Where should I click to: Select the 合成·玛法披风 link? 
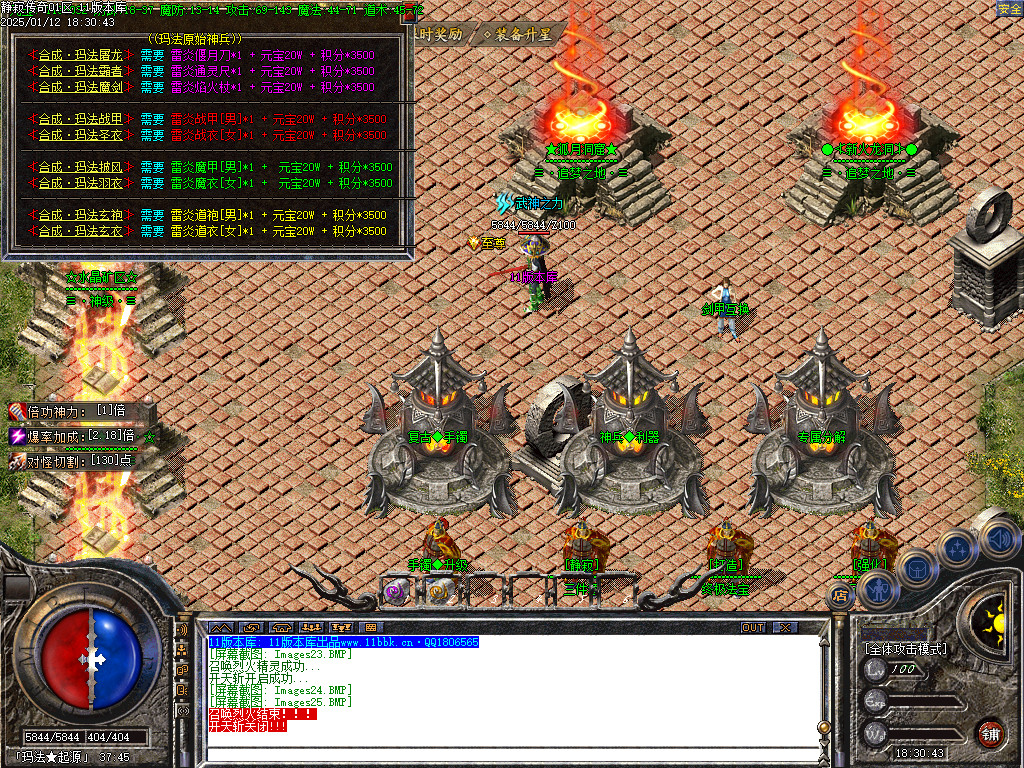pyautogui.click(x=80, y=168)
